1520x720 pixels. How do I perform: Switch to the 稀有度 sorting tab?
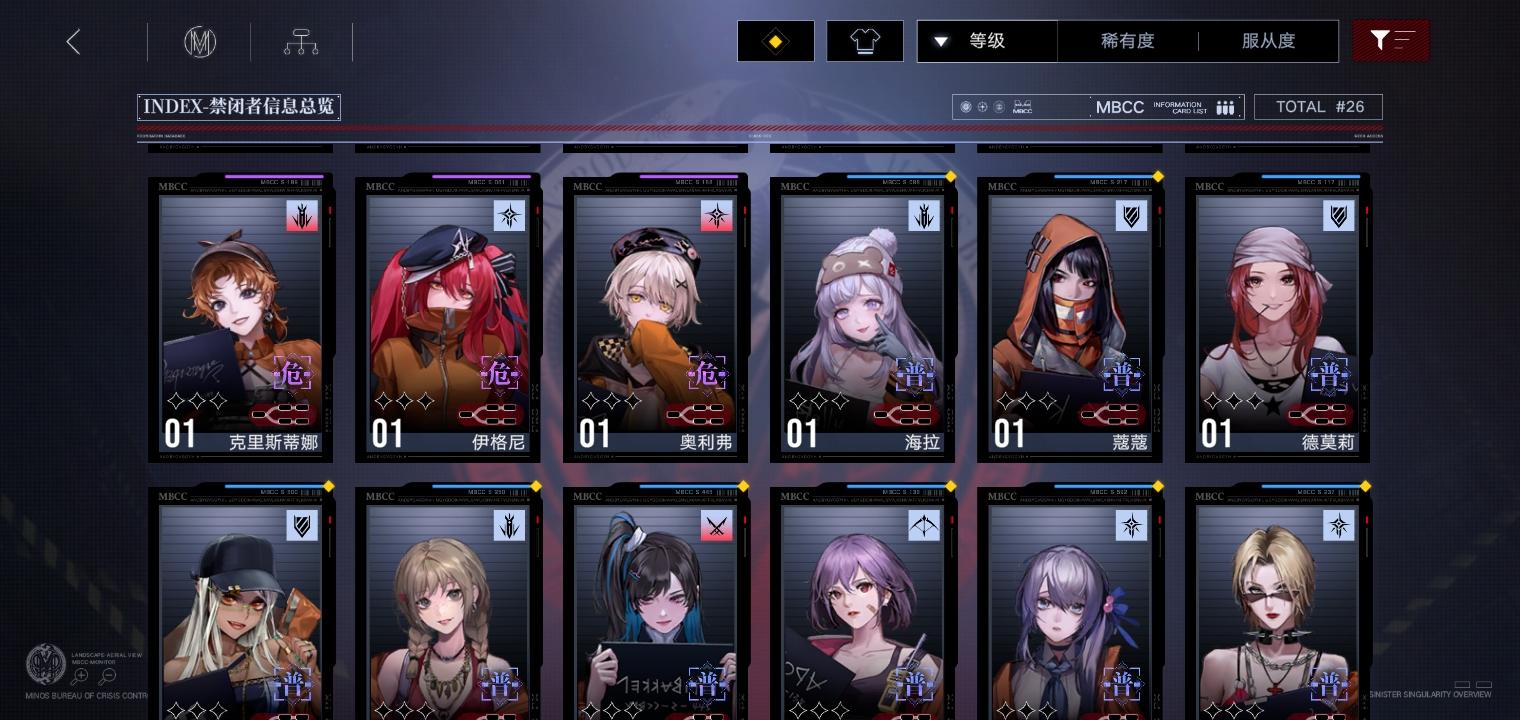pos(1128,41)
